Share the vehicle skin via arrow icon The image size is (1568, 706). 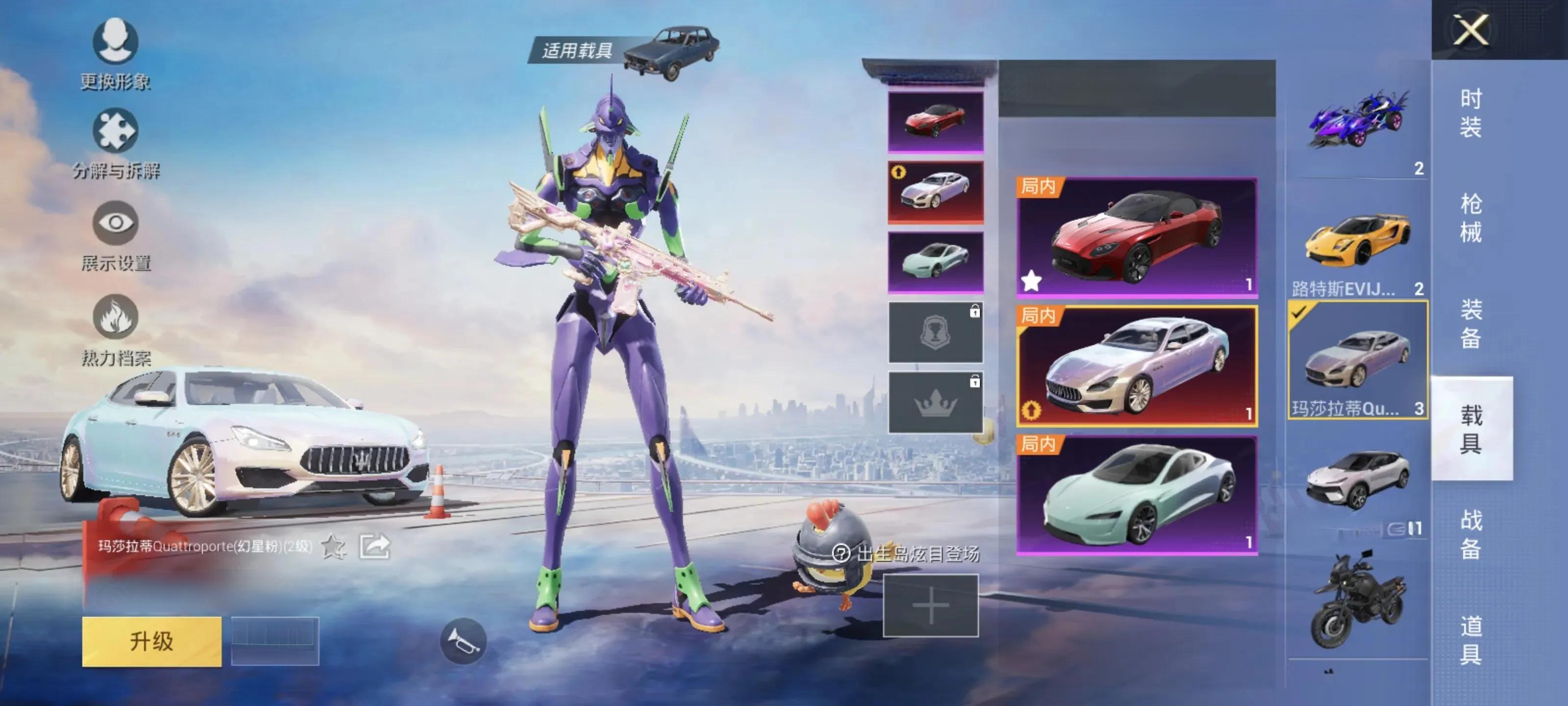pyautogui.click(x=374, y=546)
